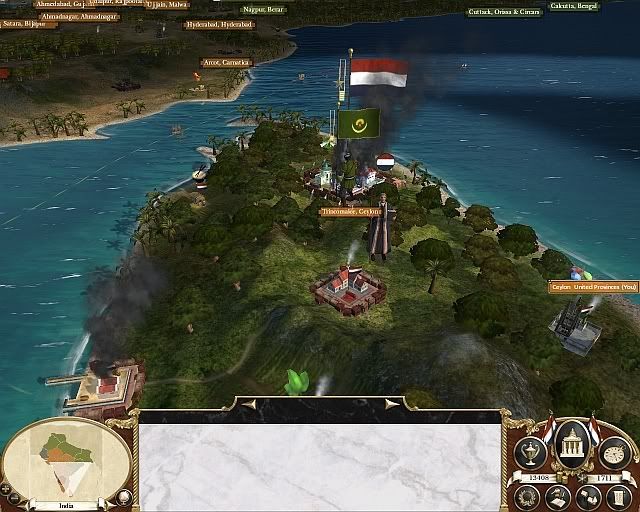End the turn with the pocket watch button
640x512 pixels.
615,452
